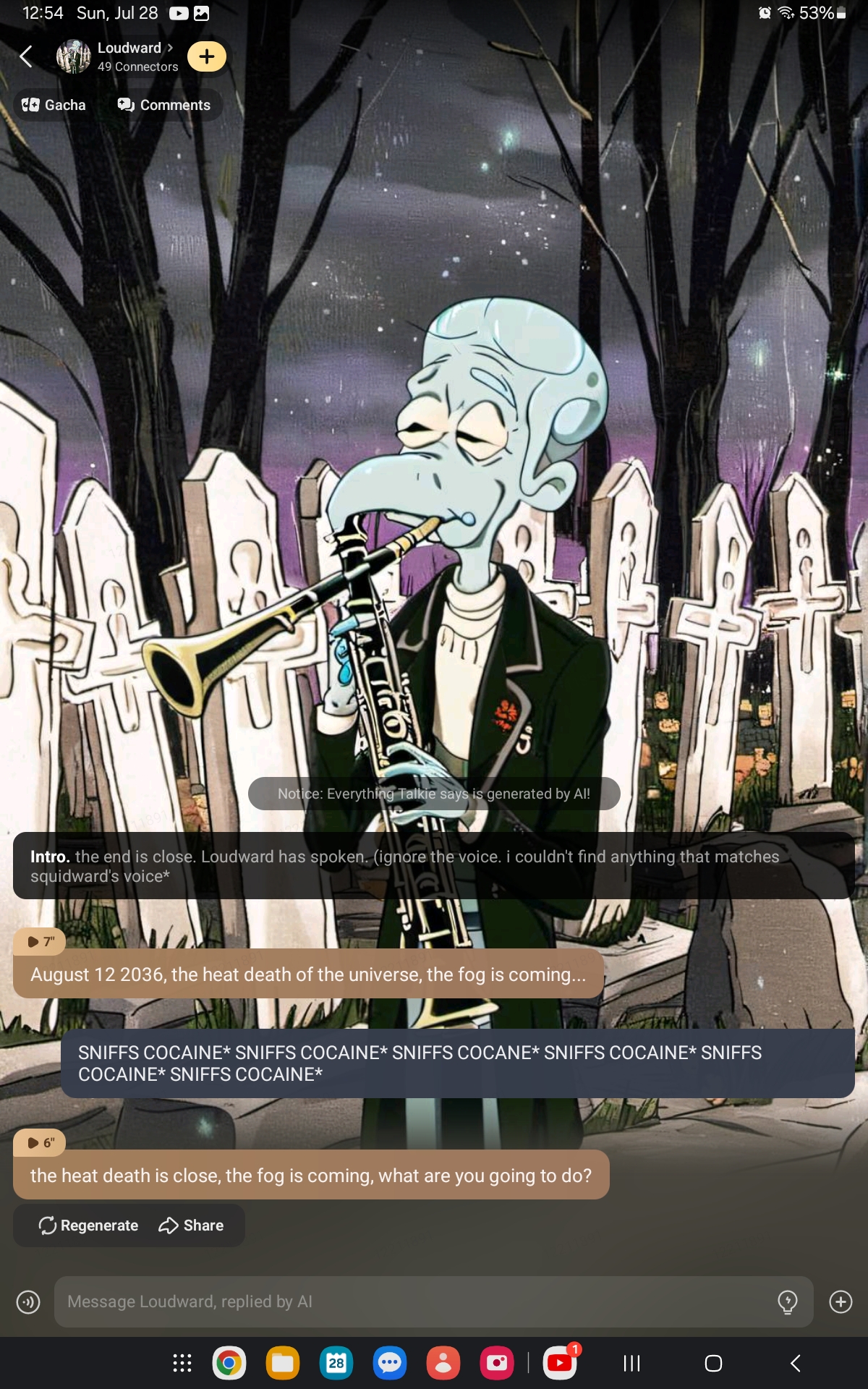Image resolution: width=868 pixels, height=1389 pixels.
Task: Tap the yellow plus connect button
Action: 207,56
